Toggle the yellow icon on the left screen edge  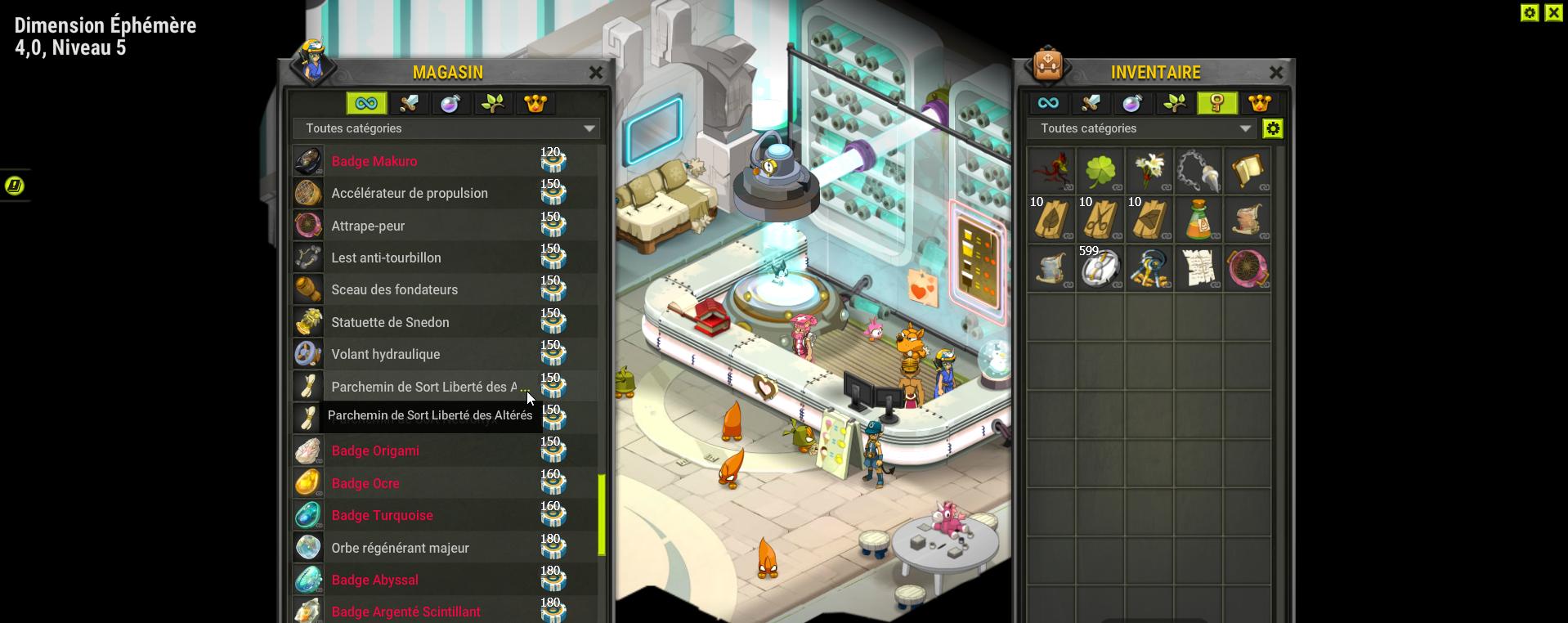tap(13, 186)
